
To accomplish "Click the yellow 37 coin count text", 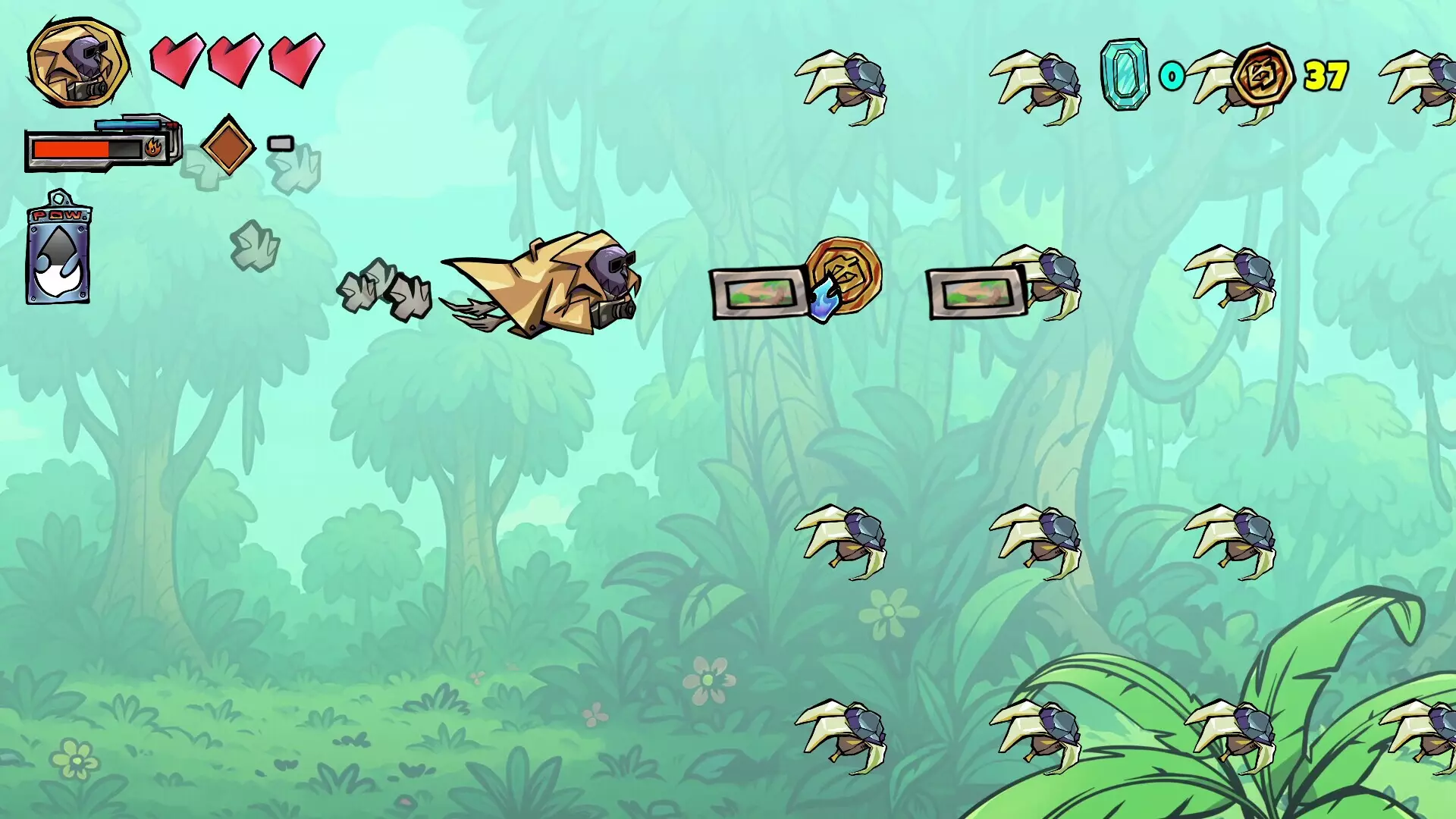I will point(1326,75).
